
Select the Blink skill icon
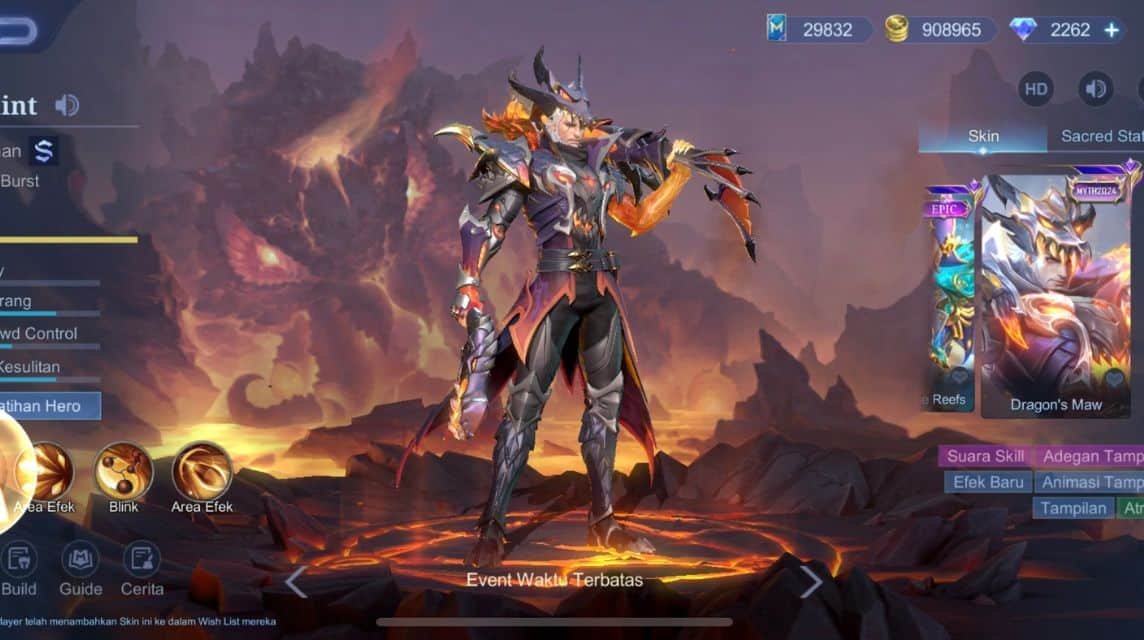point(124,471)
